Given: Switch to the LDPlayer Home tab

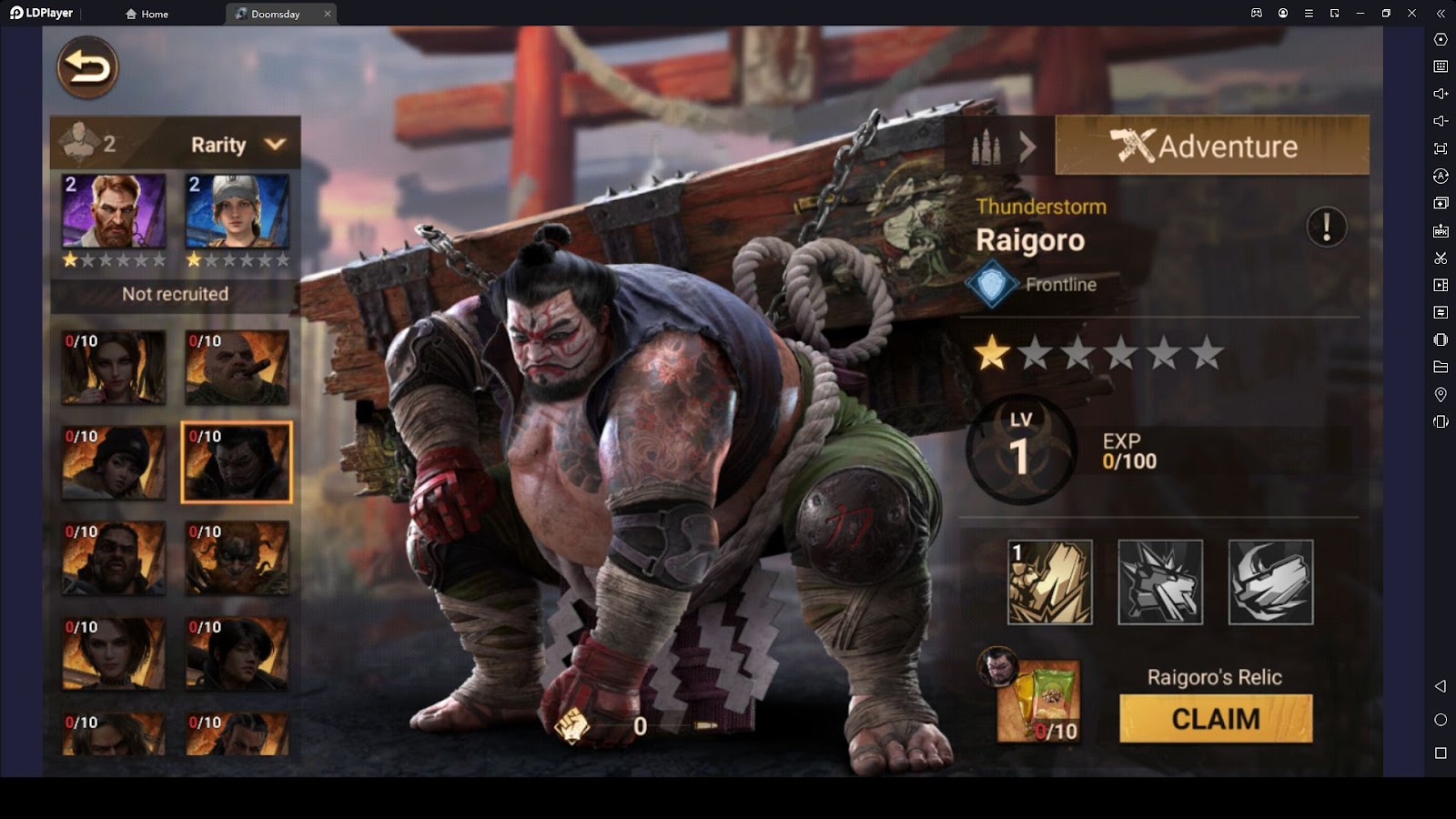Looking at the screenshot, I should point(147,14).
